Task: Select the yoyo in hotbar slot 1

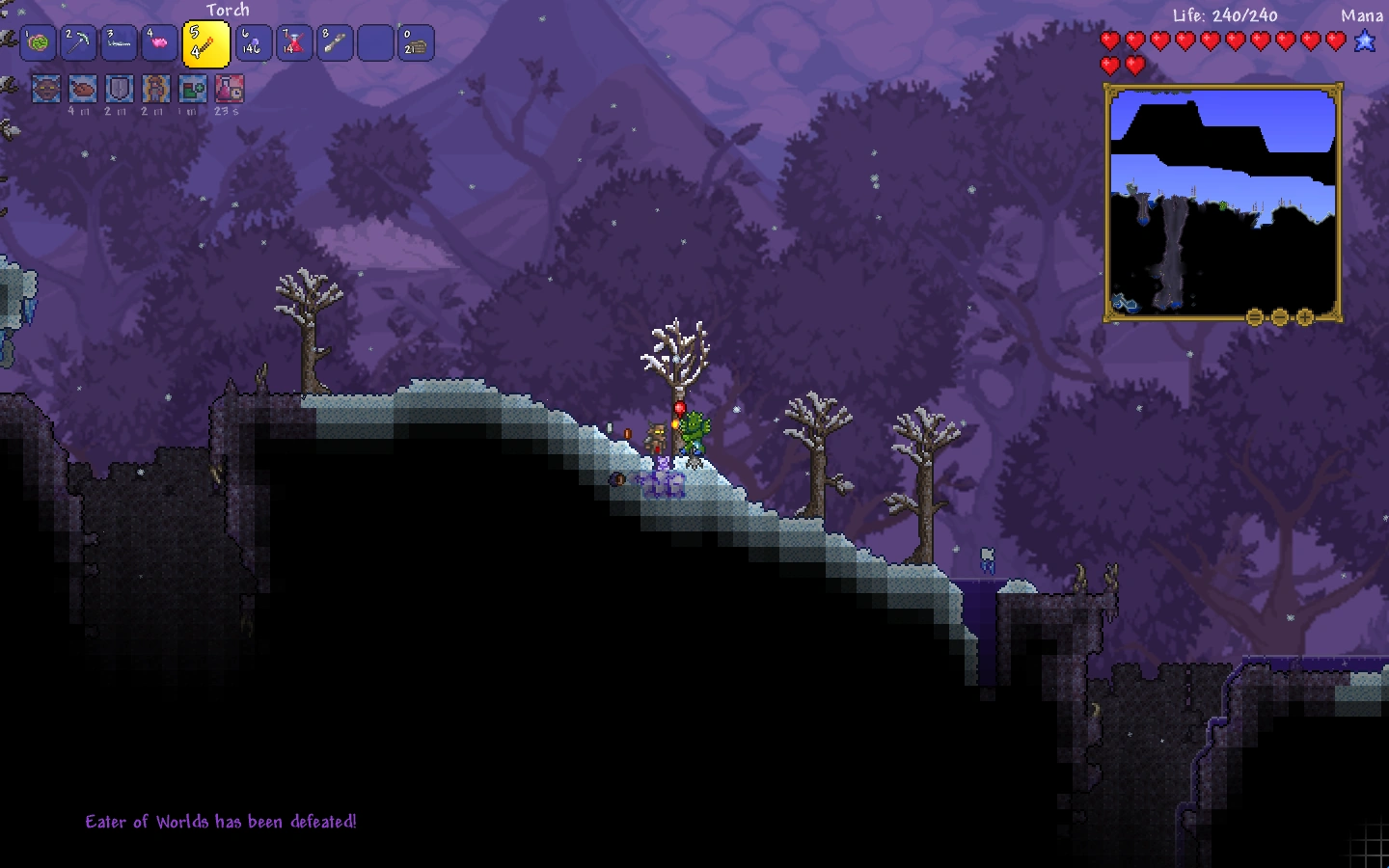Action: coord(38,42)
